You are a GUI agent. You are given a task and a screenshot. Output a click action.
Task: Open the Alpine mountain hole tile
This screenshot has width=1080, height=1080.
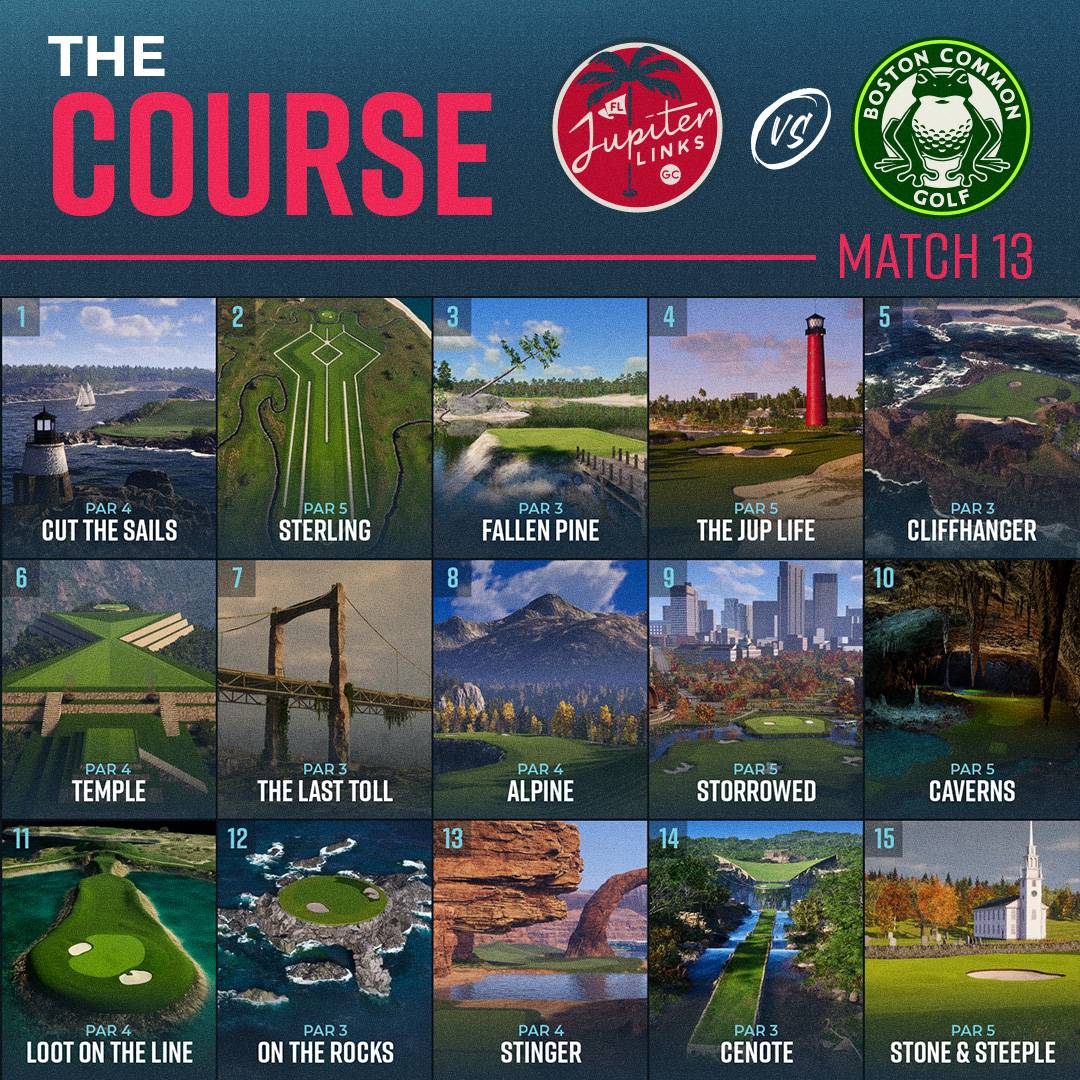click(x=540, y=689)
